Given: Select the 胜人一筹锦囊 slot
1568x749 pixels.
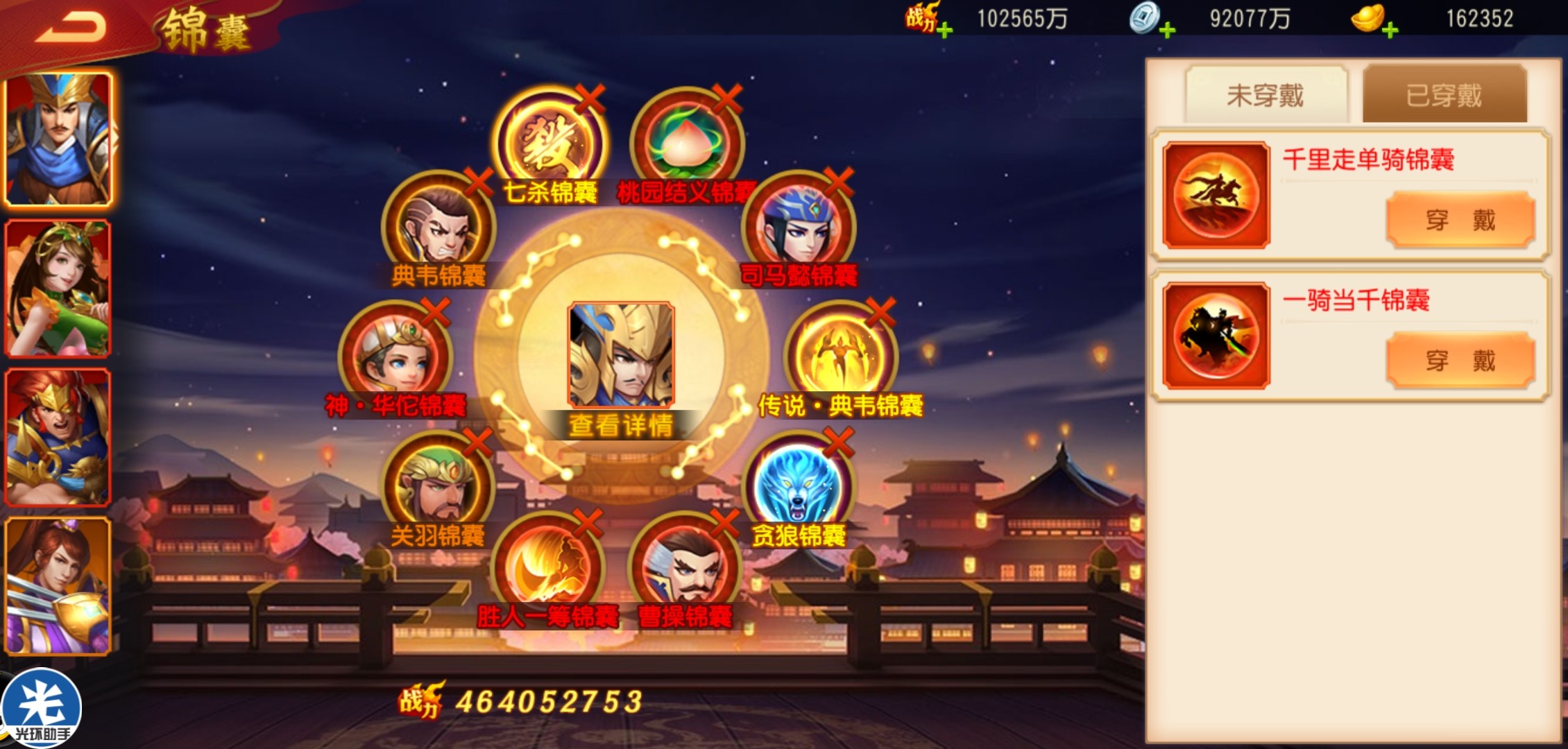Looking at the screenshot, I should click(548, 567).
